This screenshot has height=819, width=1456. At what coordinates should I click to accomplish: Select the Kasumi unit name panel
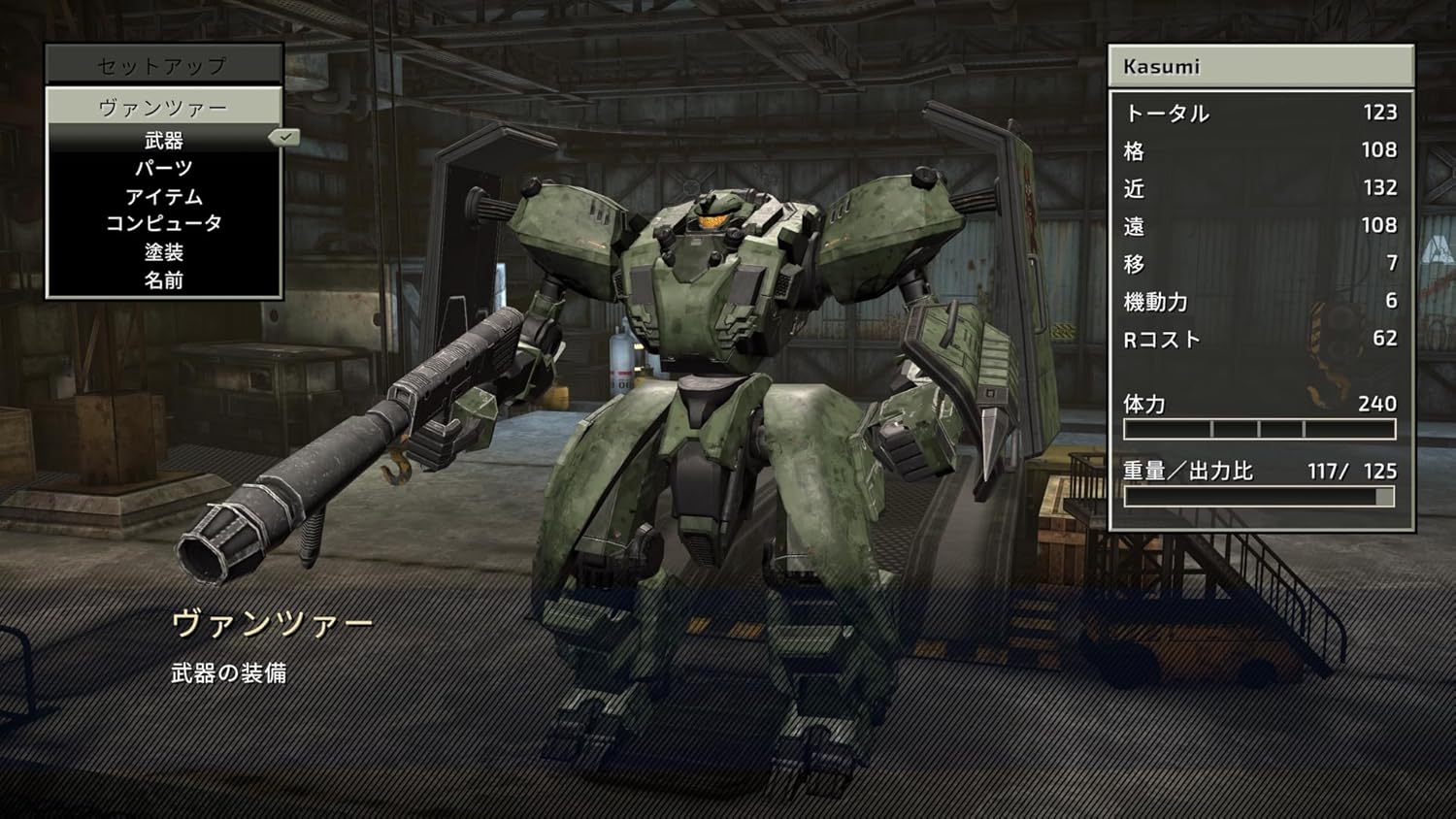click(1260, 67)
